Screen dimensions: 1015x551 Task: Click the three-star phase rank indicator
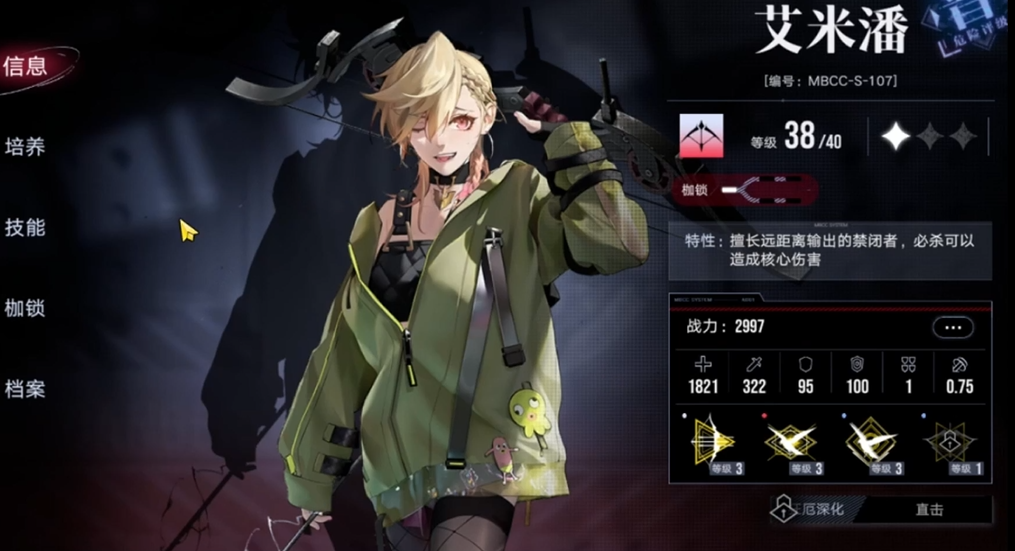(x=928, y=136)
